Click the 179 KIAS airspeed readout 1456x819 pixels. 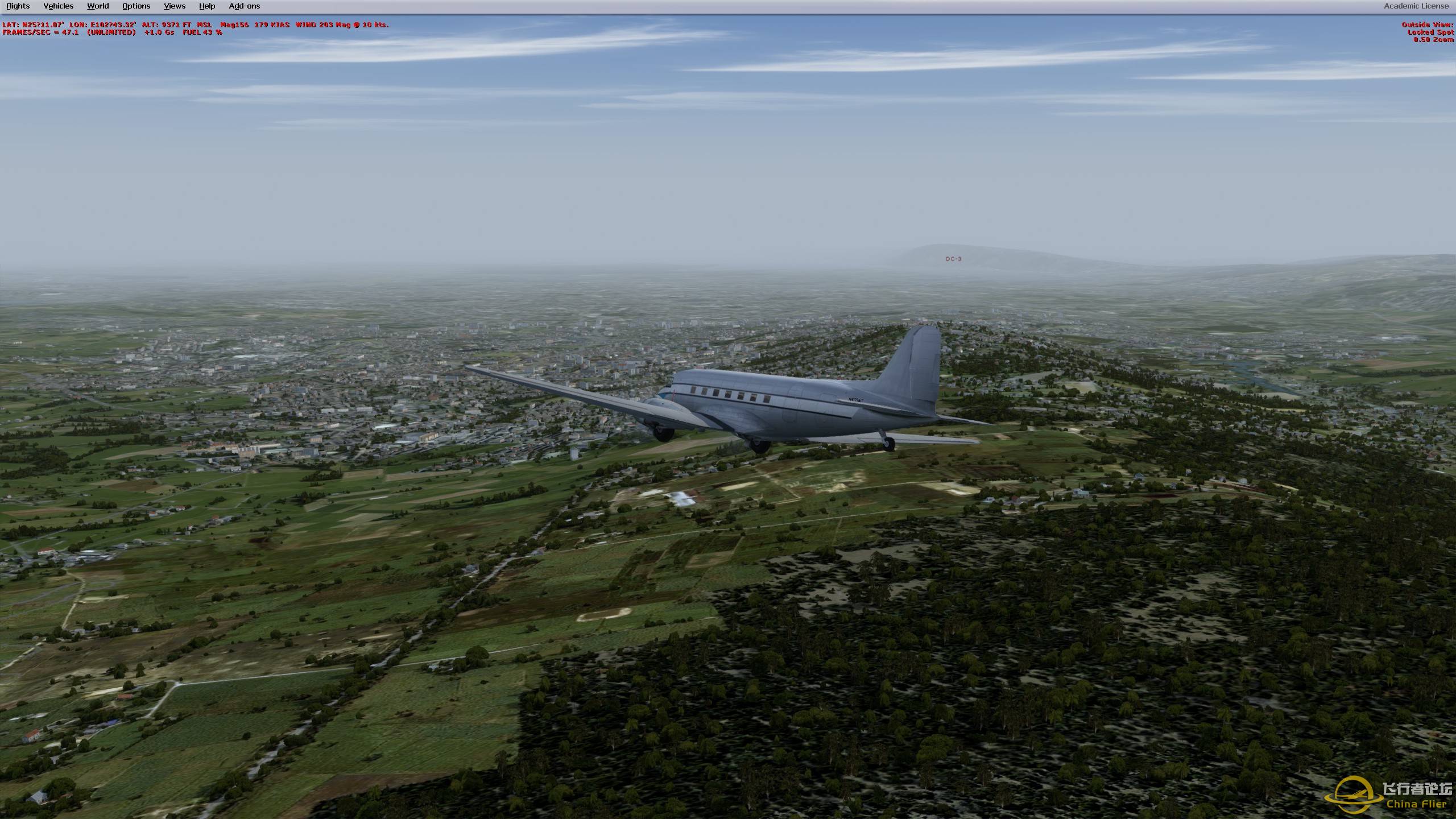pos(273,25)
